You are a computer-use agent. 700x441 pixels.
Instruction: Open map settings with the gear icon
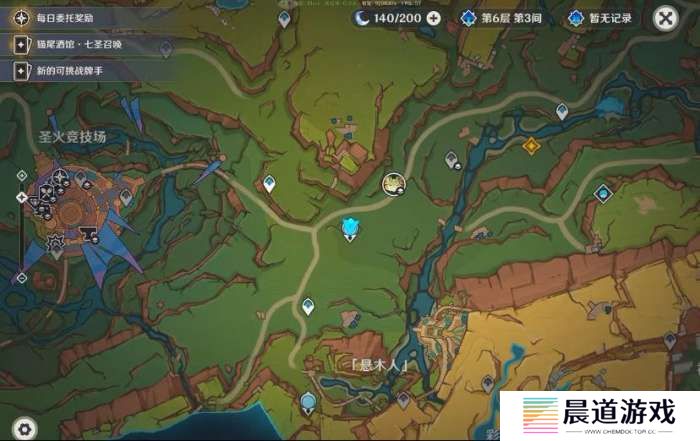(25, 428)
